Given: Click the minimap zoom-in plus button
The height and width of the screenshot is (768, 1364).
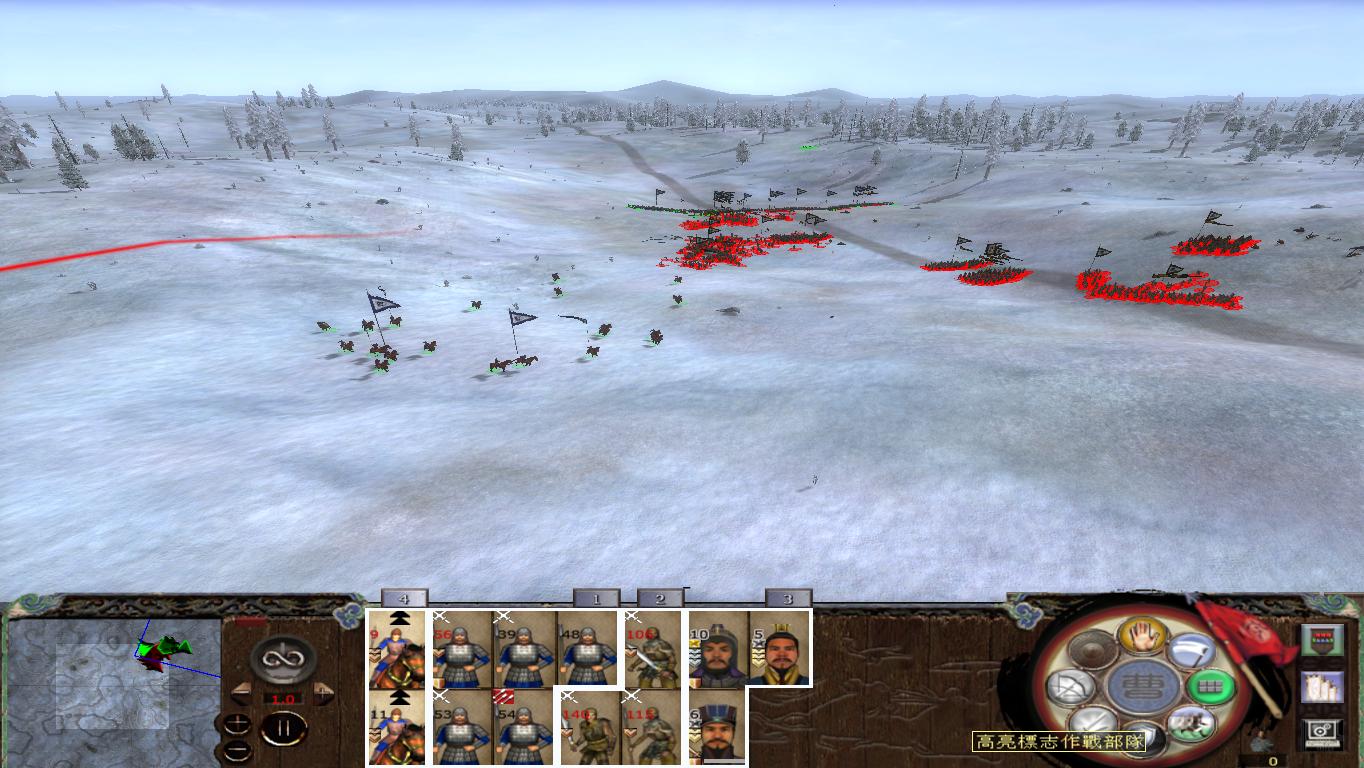Looking at the screenshot, I should (236, 722).
